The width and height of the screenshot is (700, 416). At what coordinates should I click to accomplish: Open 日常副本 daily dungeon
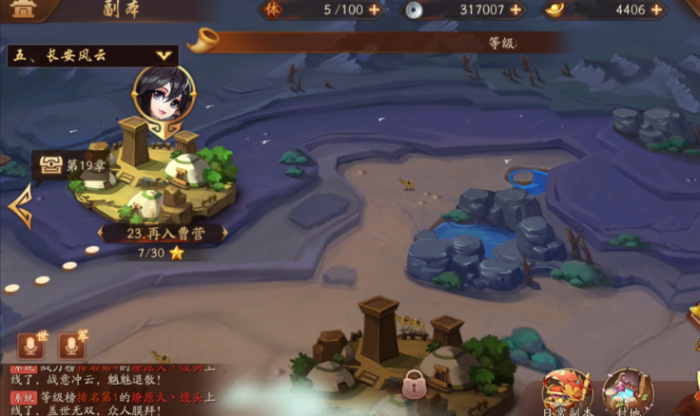pos(566,392)
